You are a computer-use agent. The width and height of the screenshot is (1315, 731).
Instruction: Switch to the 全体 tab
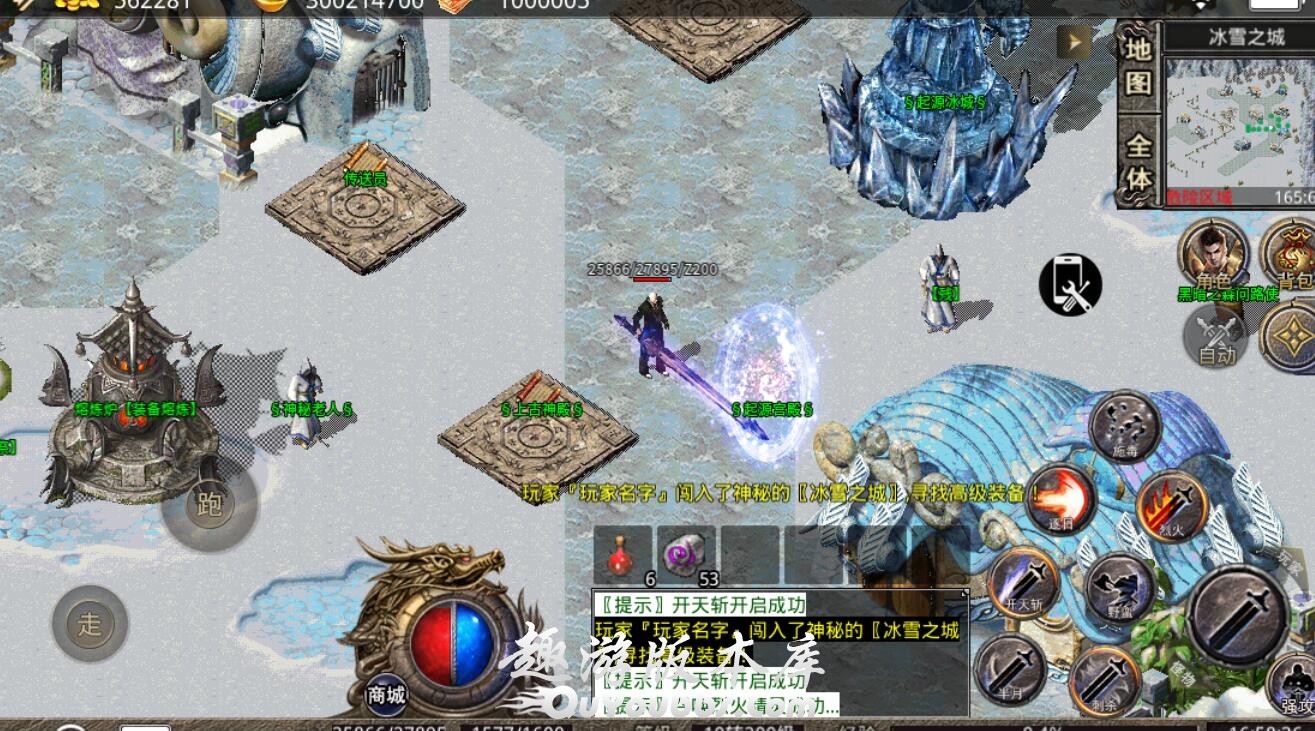(x=1138, y=162)
